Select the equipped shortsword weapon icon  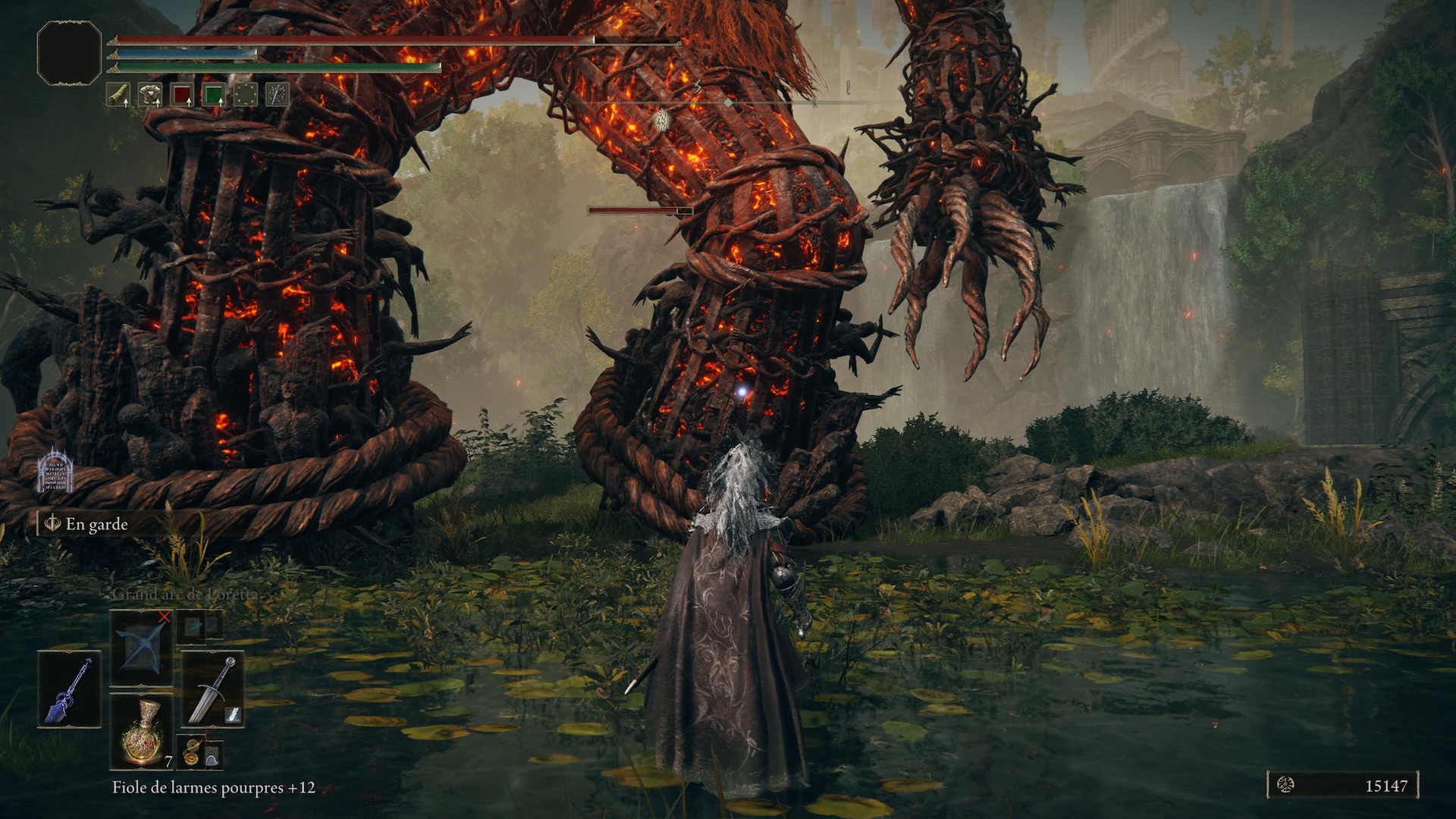[x=212, y=688]
